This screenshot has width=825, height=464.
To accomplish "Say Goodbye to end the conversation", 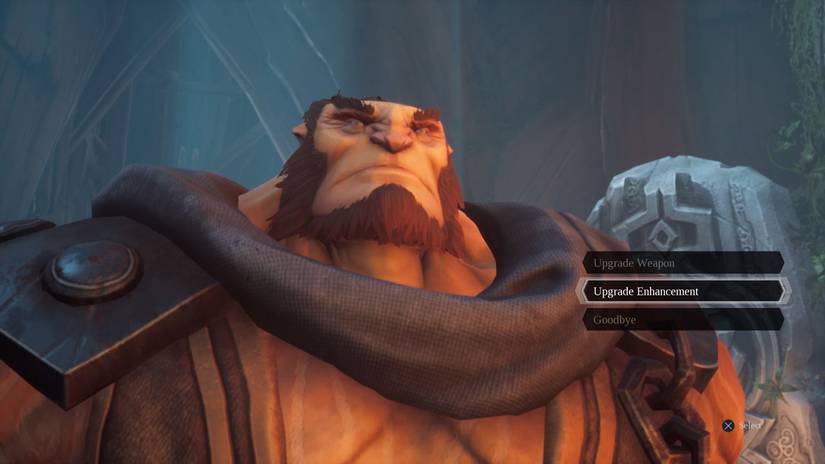I will click(683, 320).
